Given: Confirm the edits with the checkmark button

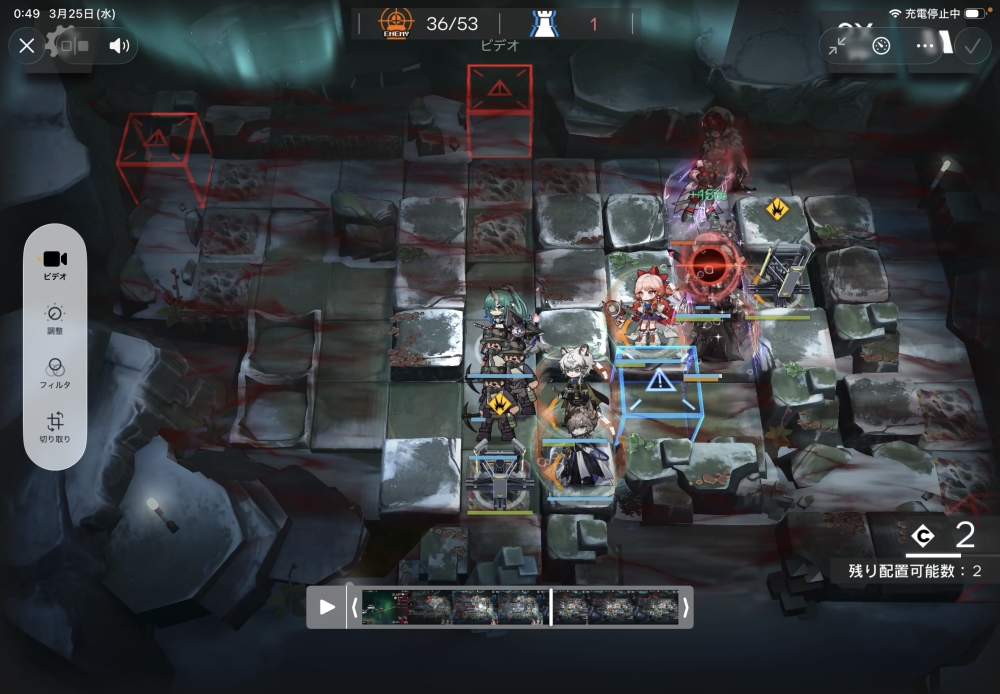Looking at the screenshot, I should coord(971,45).
